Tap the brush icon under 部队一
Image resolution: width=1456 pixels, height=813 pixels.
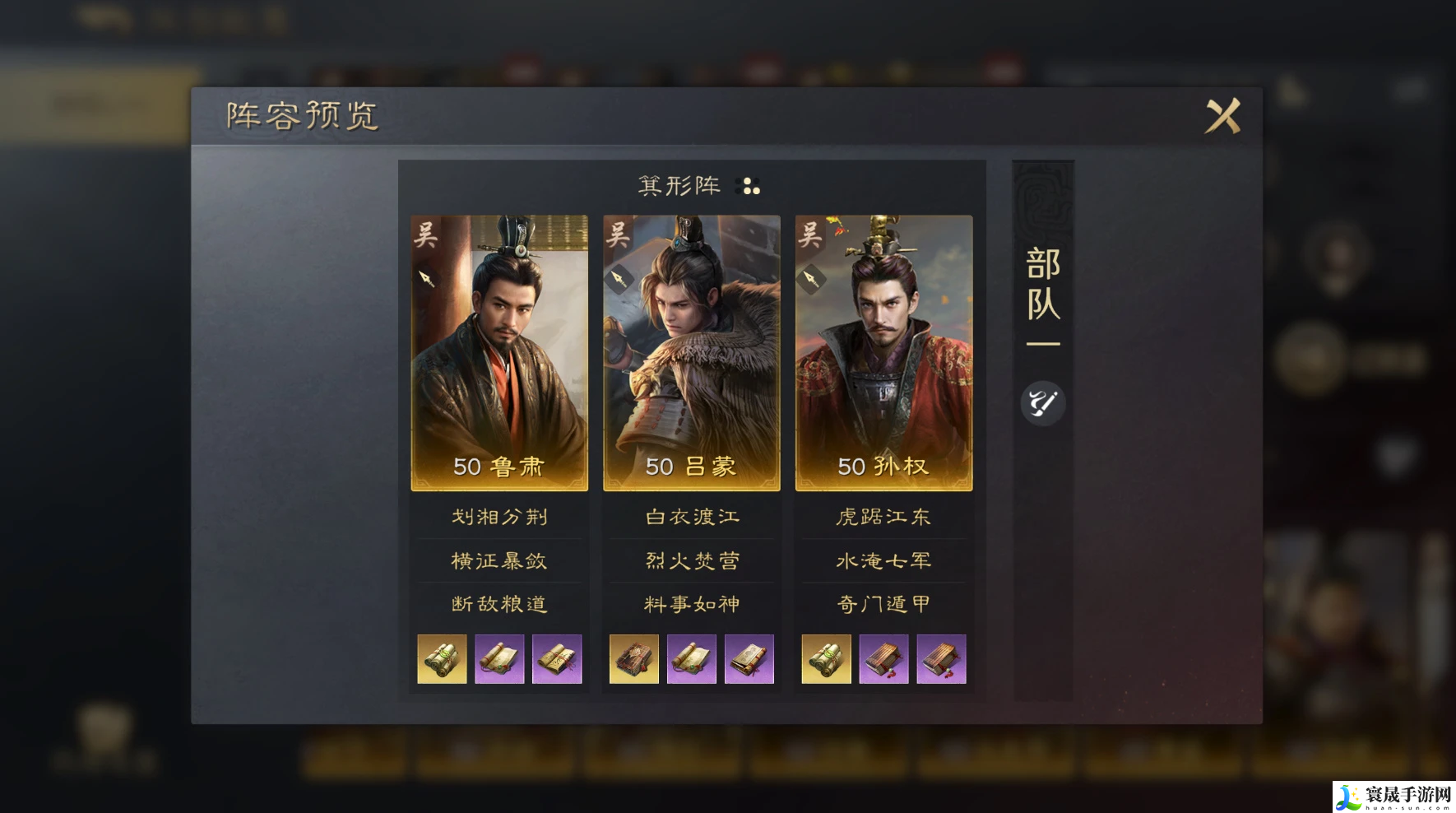coord(1042,403)
